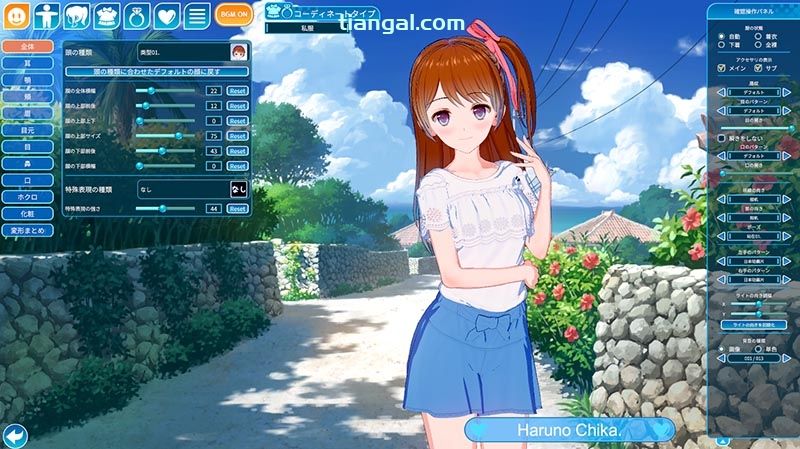Click the back arrow button

coord(14,435)
